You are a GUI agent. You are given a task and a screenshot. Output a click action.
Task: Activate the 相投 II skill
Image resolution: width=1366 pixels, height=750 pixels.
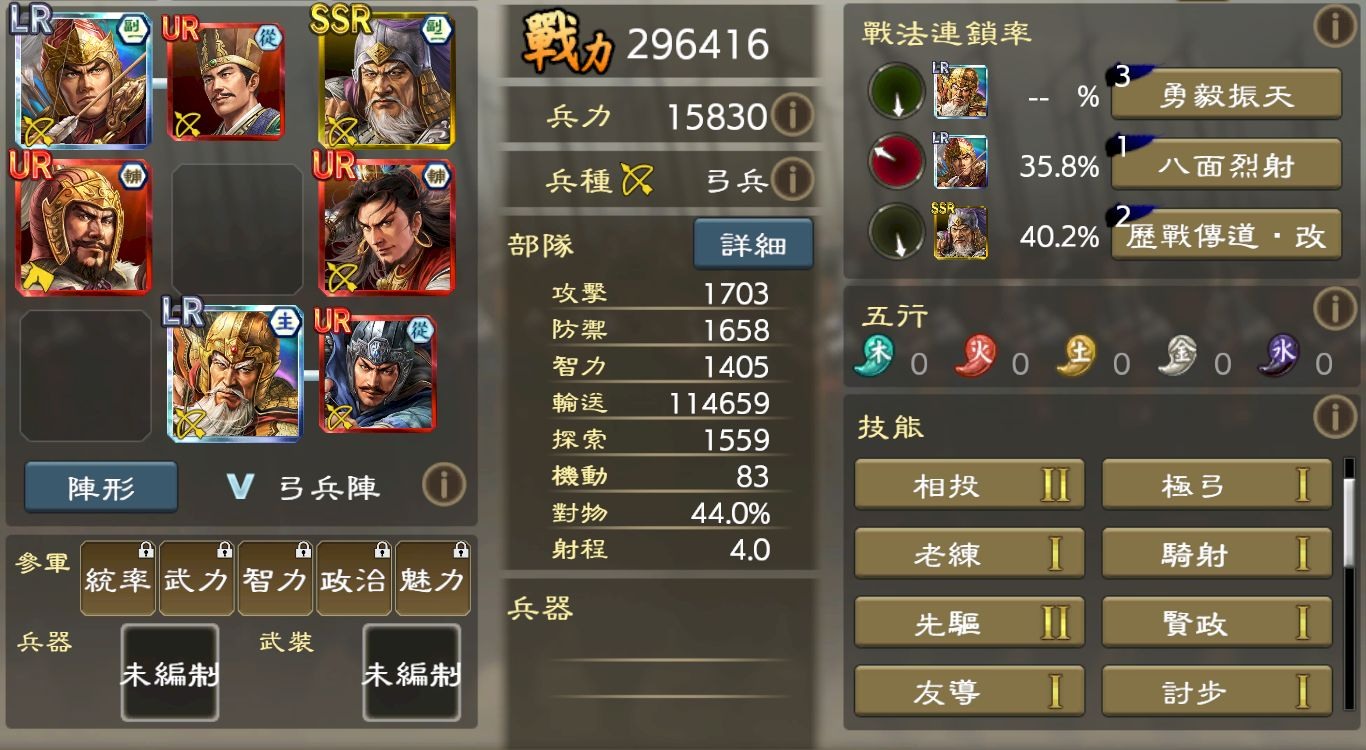[968, 484]
